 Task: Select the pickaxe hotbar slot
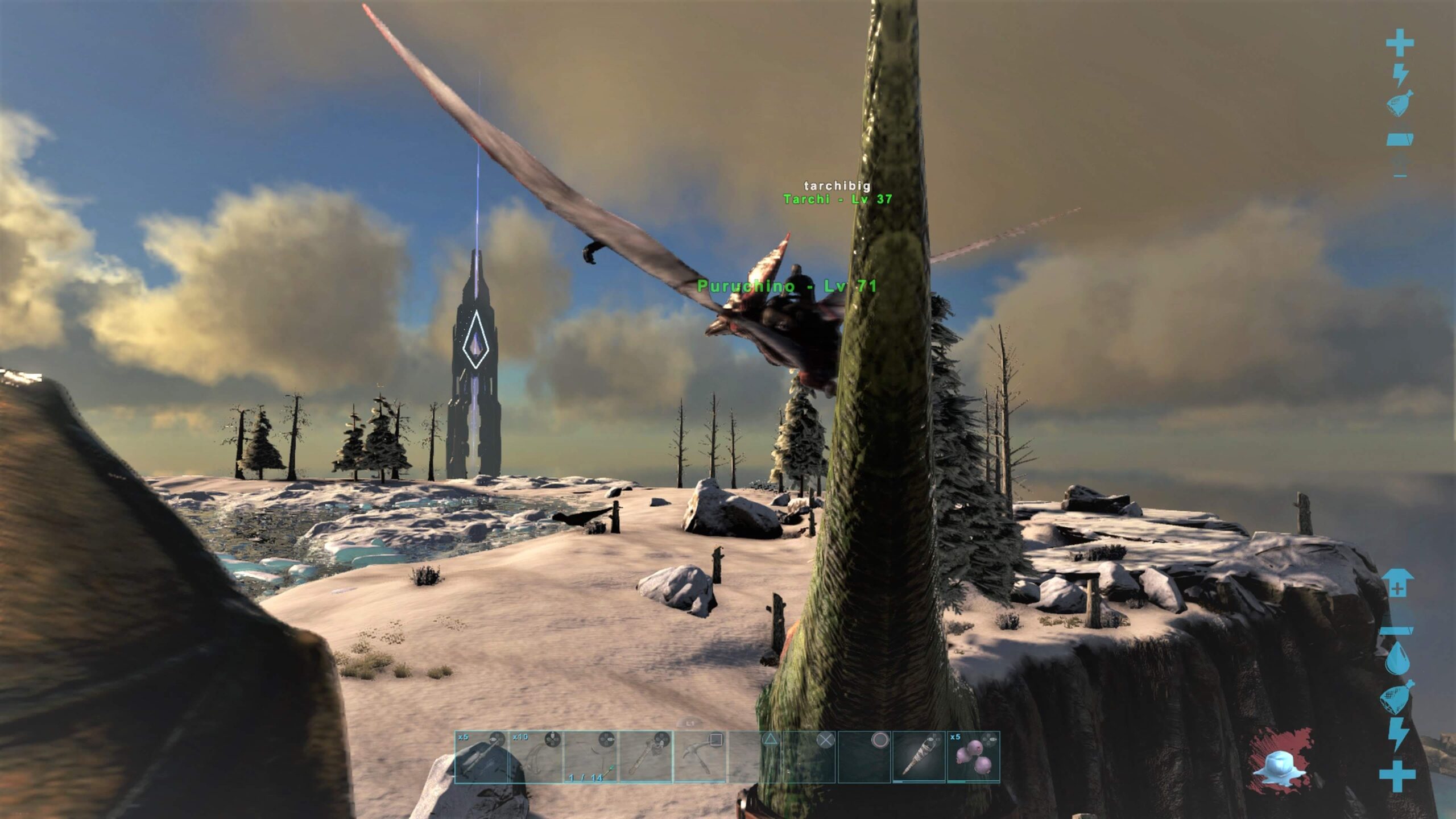pos(700,758)
